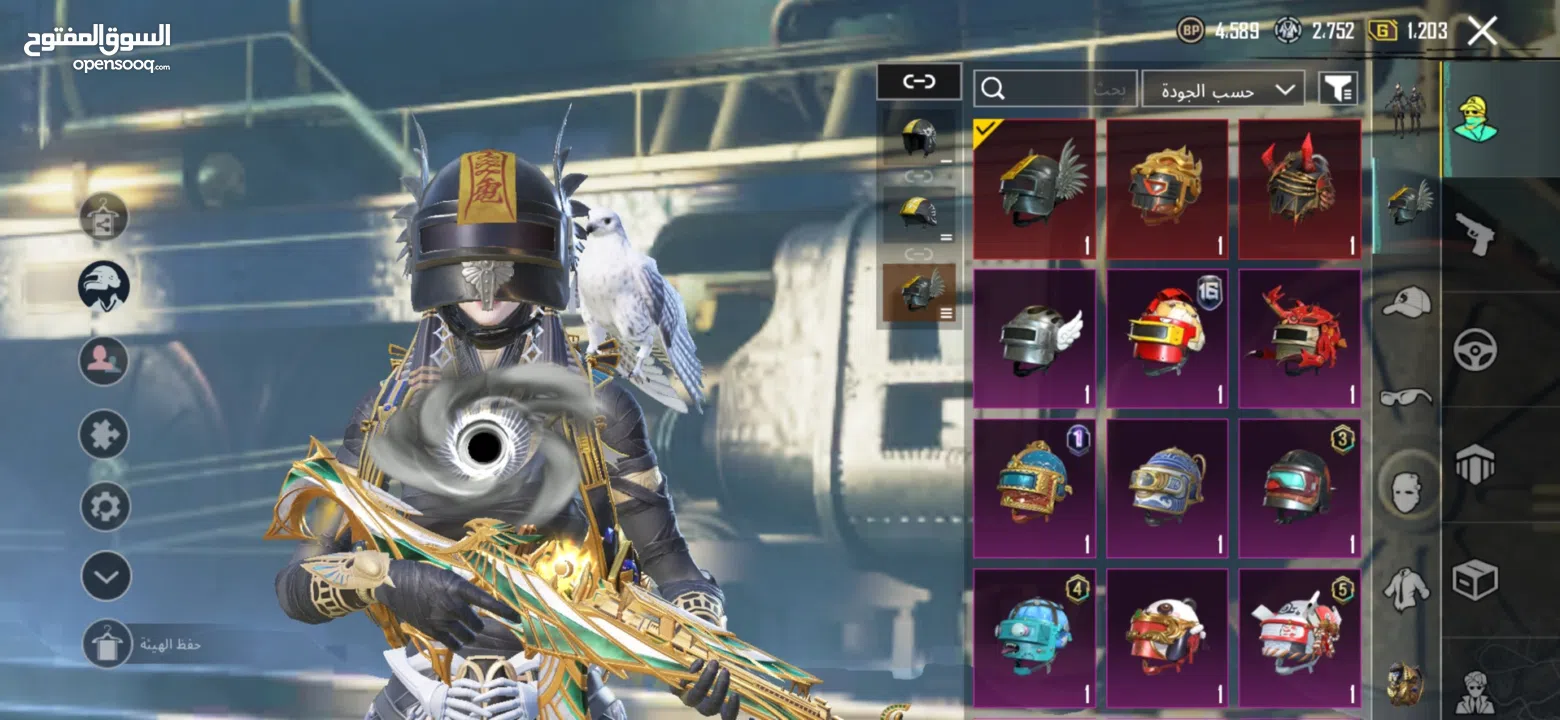Click the inventory search field
The image size is (1560, 720).
(1055, 90)
